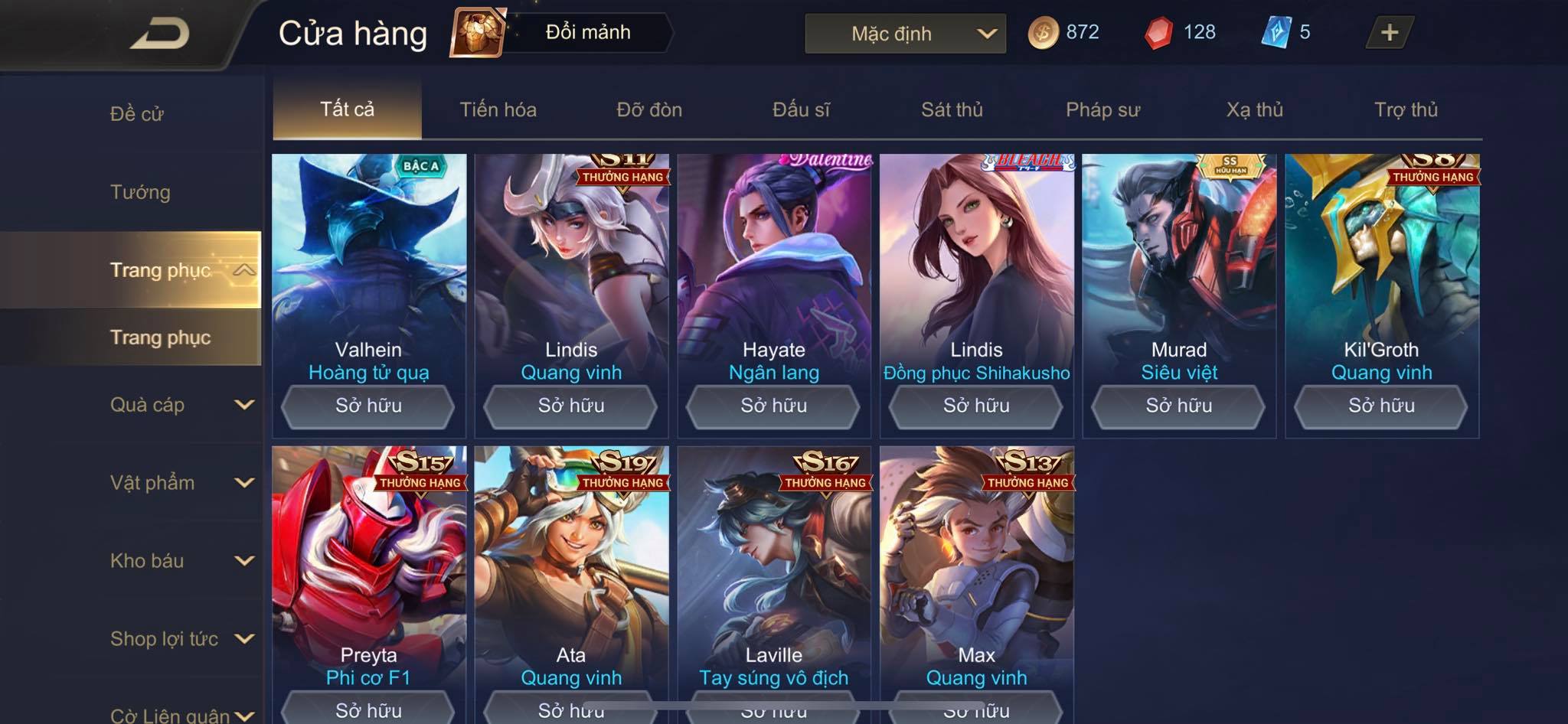Screen dimensions: 1568x724
Task: Select the Pháp sư tab
Action: click(x=1102, y=109)
